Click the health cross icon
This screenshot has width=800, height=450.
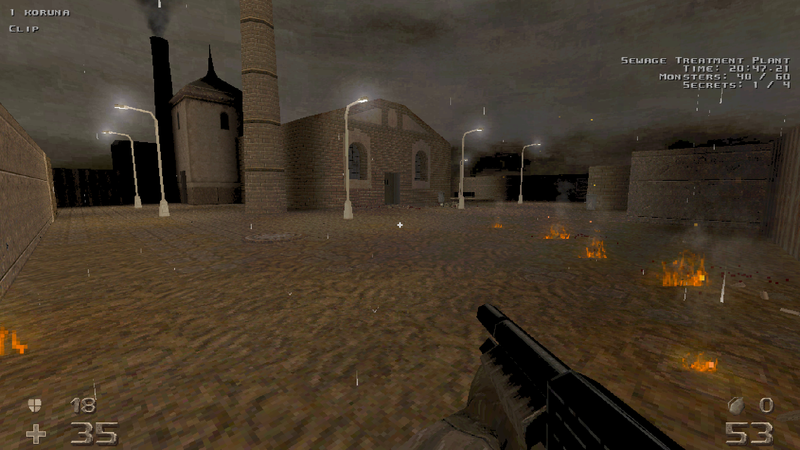click(36, 433)
